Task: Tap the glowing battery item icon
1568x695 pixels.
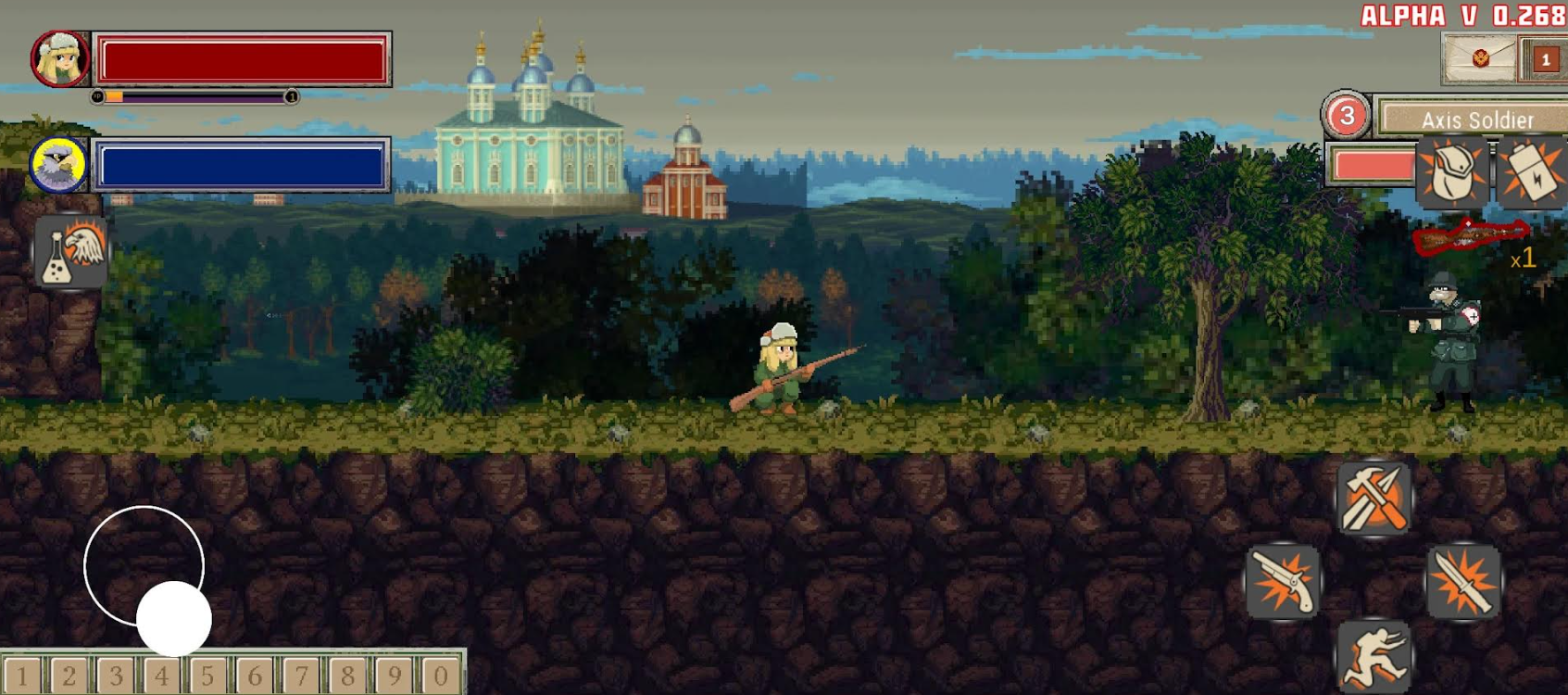Action: (x=1529, y=171)
